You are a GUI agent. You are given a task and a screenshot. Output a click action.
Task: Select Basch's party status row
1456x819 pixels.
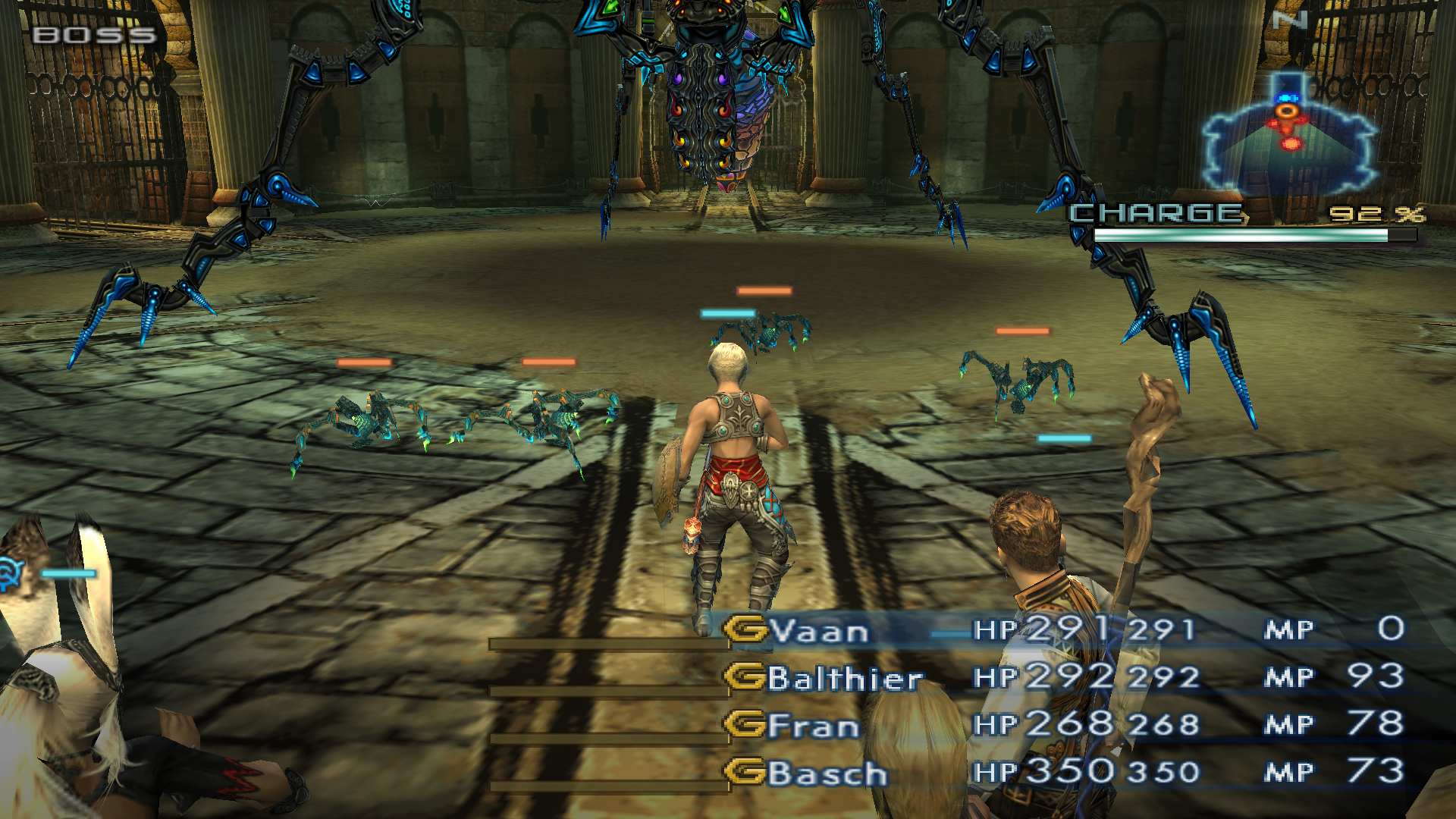click(827, 773)
